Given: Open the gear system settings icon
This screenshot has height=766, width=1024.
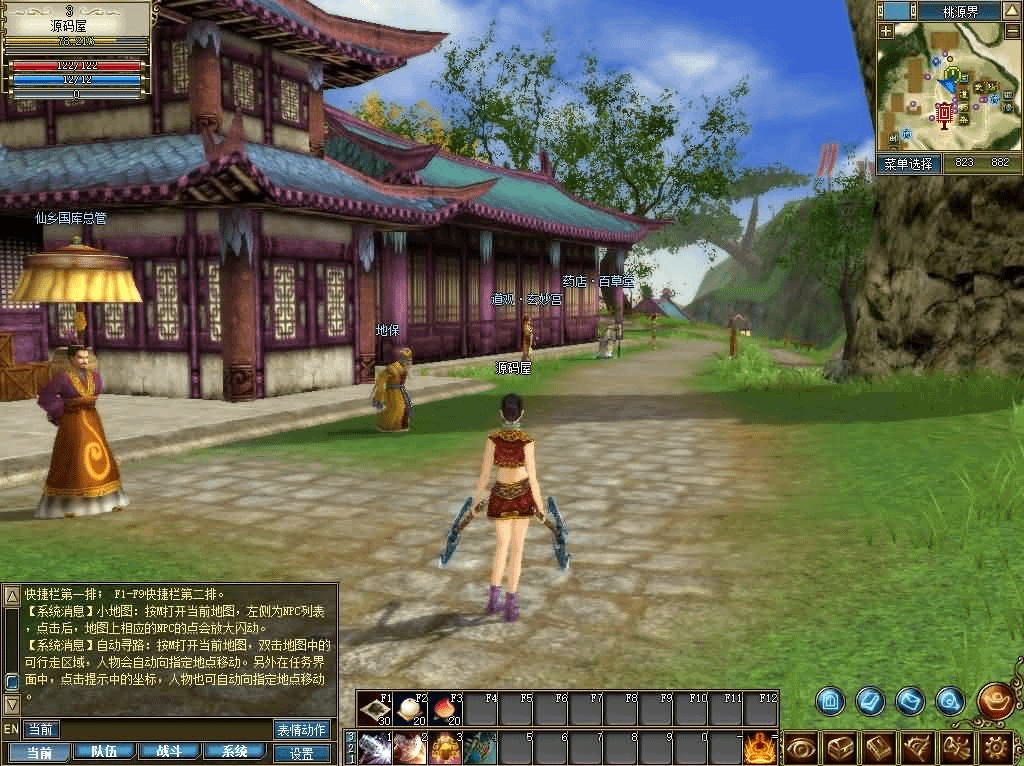Looking at the screenshot, I should (x=995, y=747).
